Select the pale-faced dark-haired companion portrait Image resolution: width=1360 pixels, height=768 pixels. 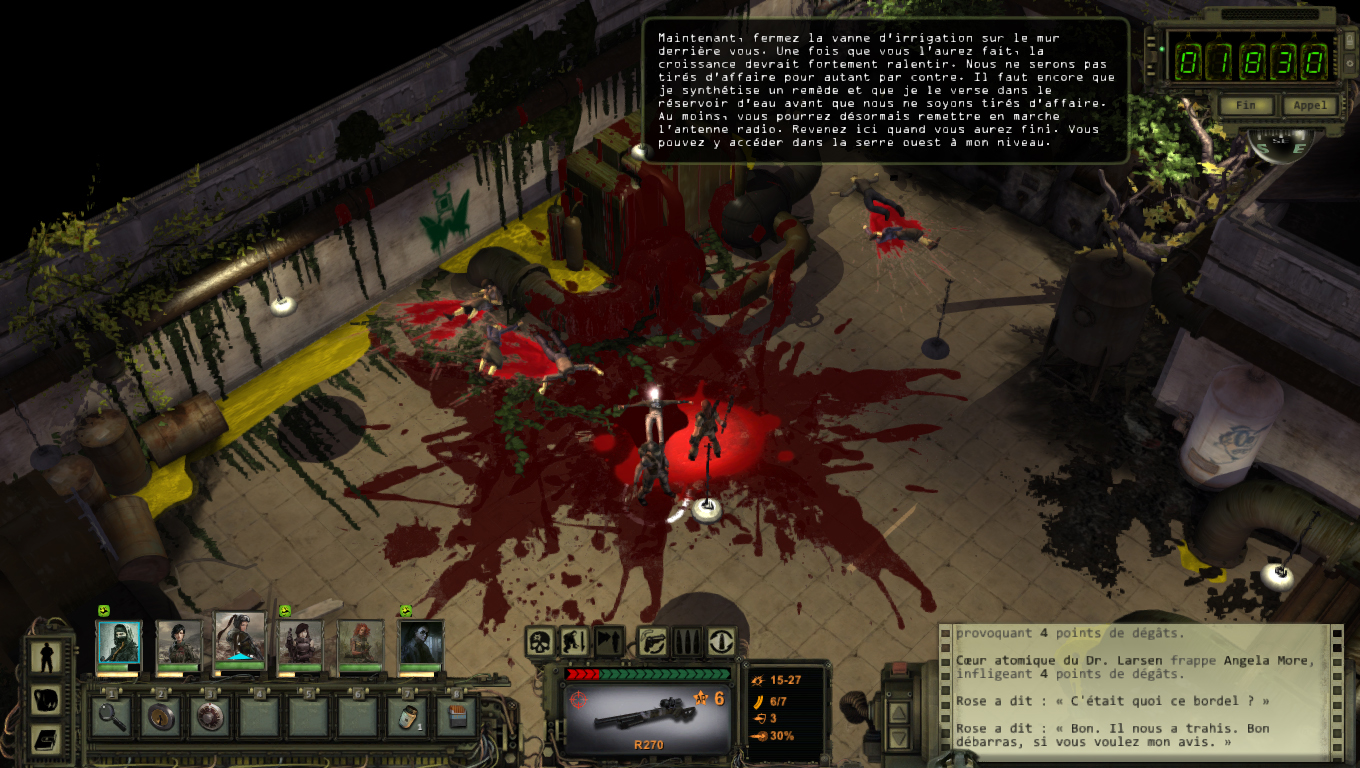point(421,644)
